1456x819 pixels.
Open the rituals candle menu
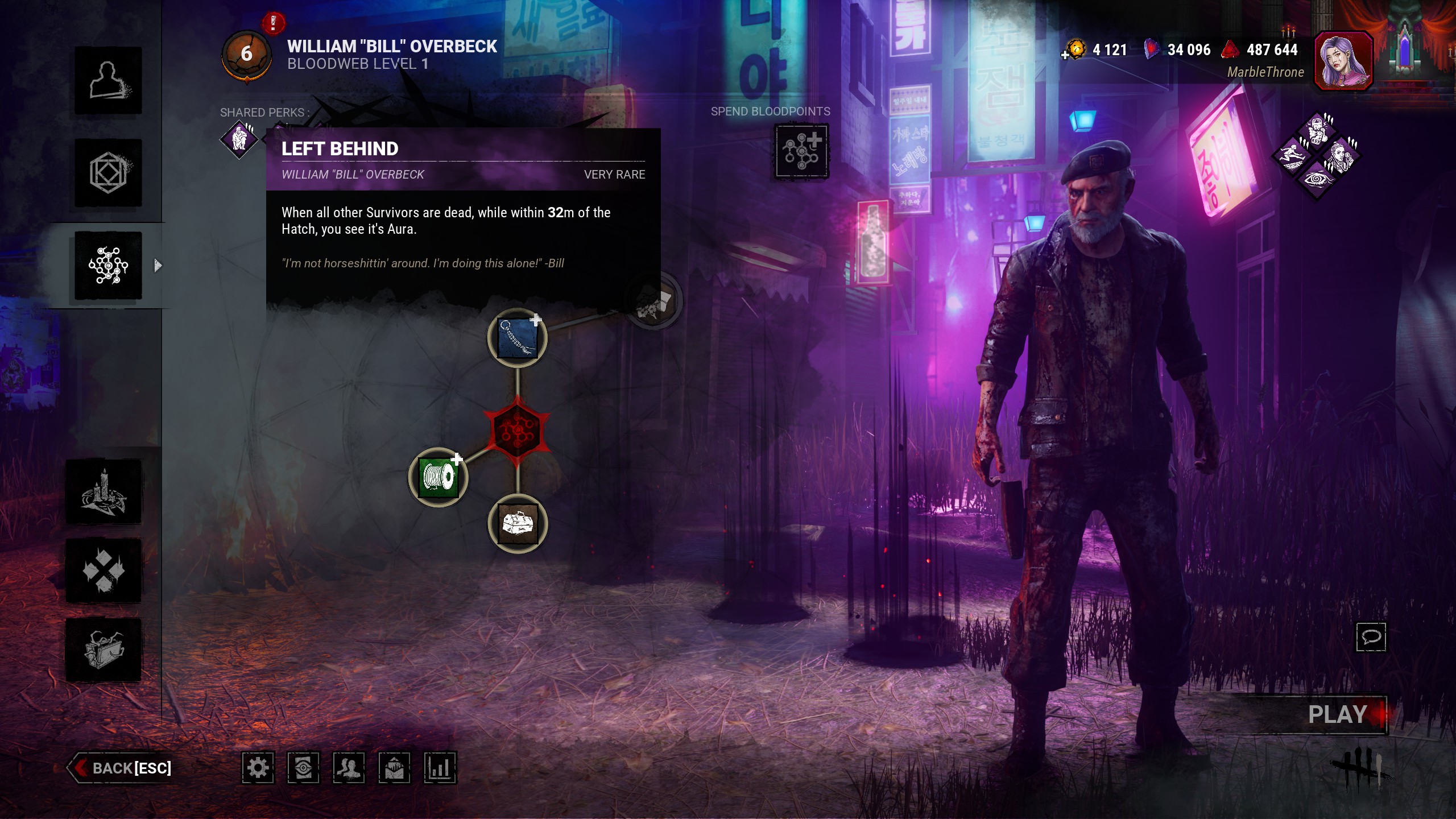click(x=104, y=492)
